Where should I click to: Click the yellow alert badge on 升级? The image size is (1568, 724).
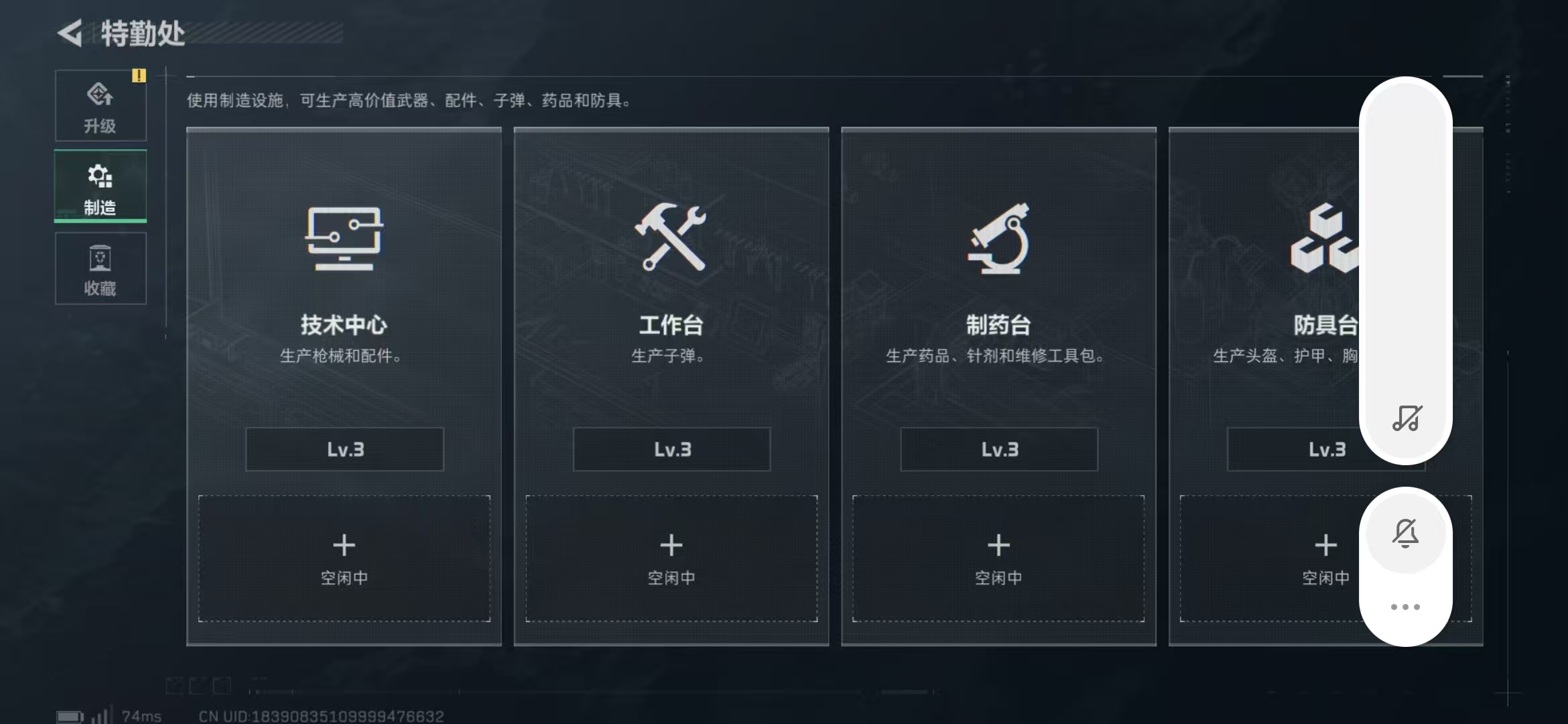coord(139,76)
